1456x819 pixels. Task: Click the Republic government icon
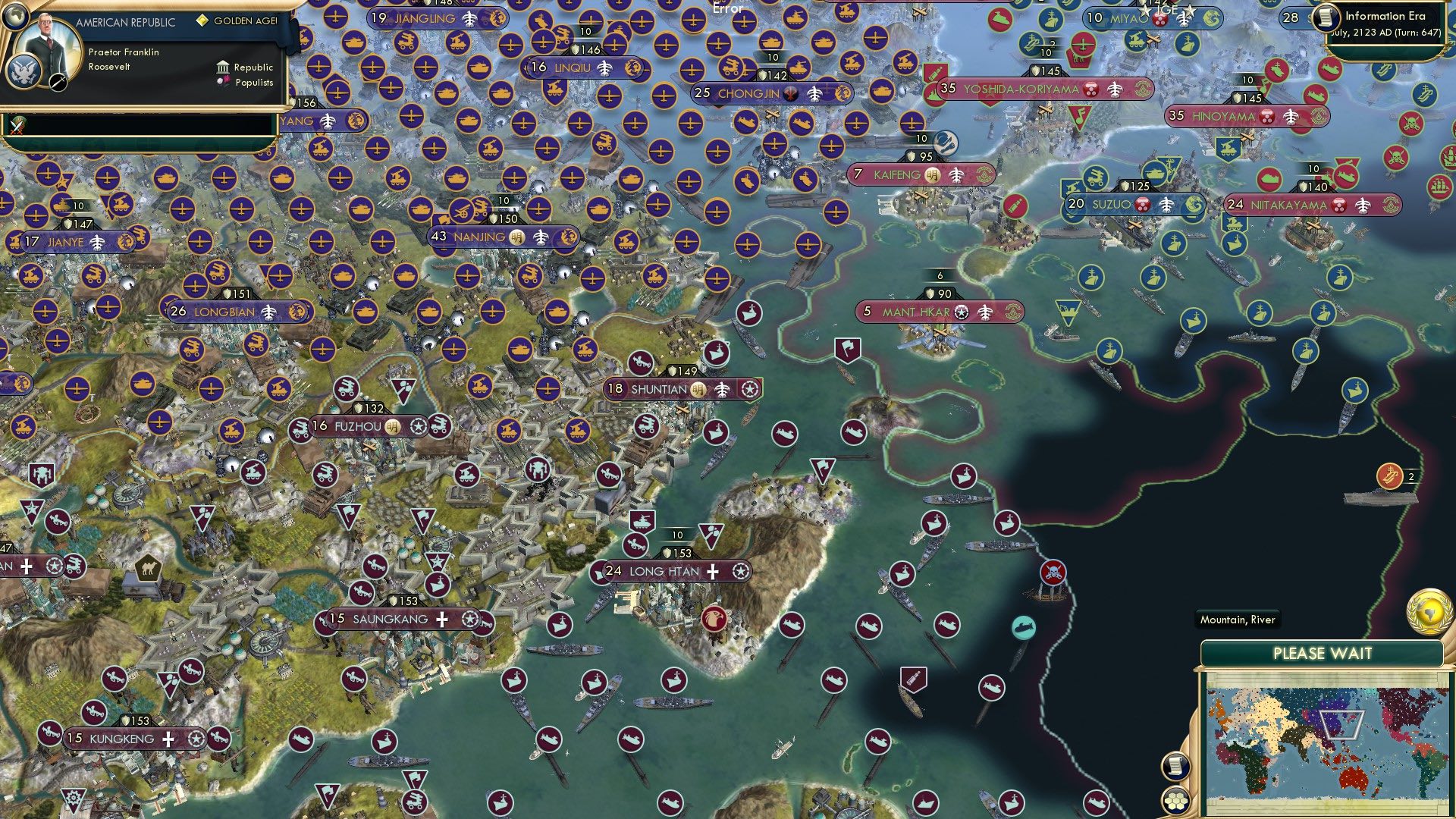(x=224, y=67)
